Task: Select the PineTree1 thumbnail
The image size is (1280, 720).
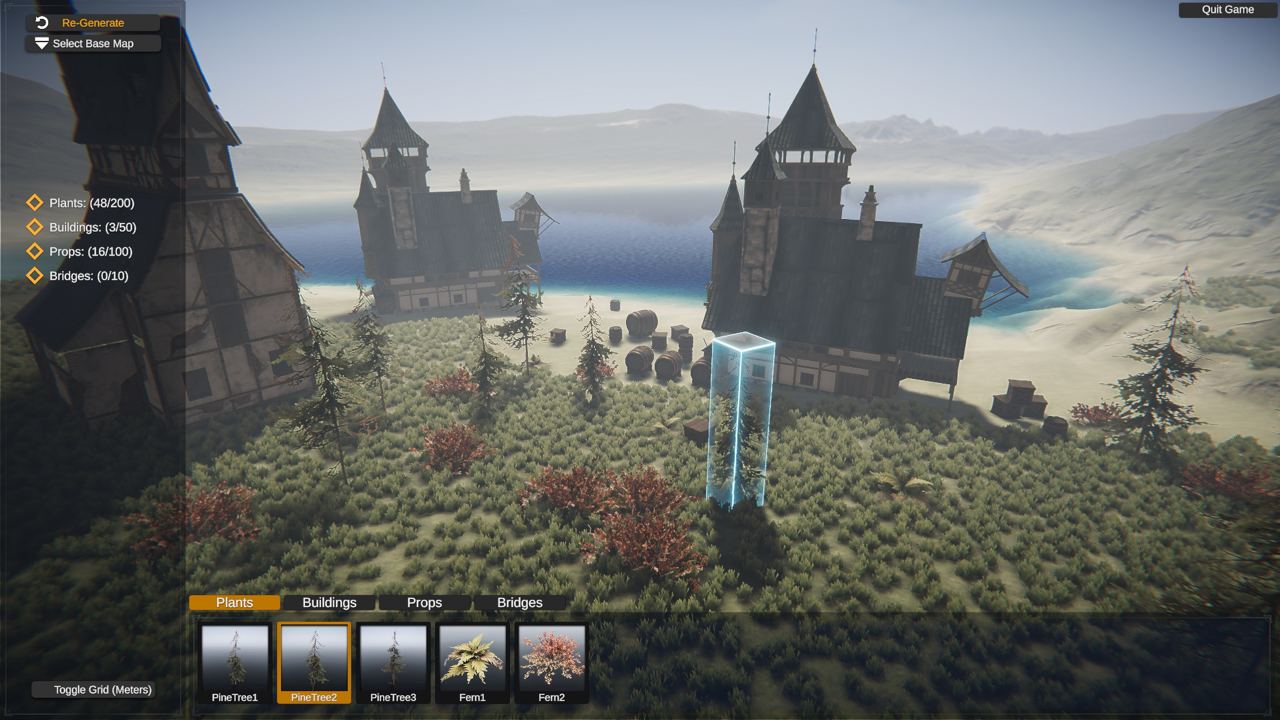Action: point(235,663)
